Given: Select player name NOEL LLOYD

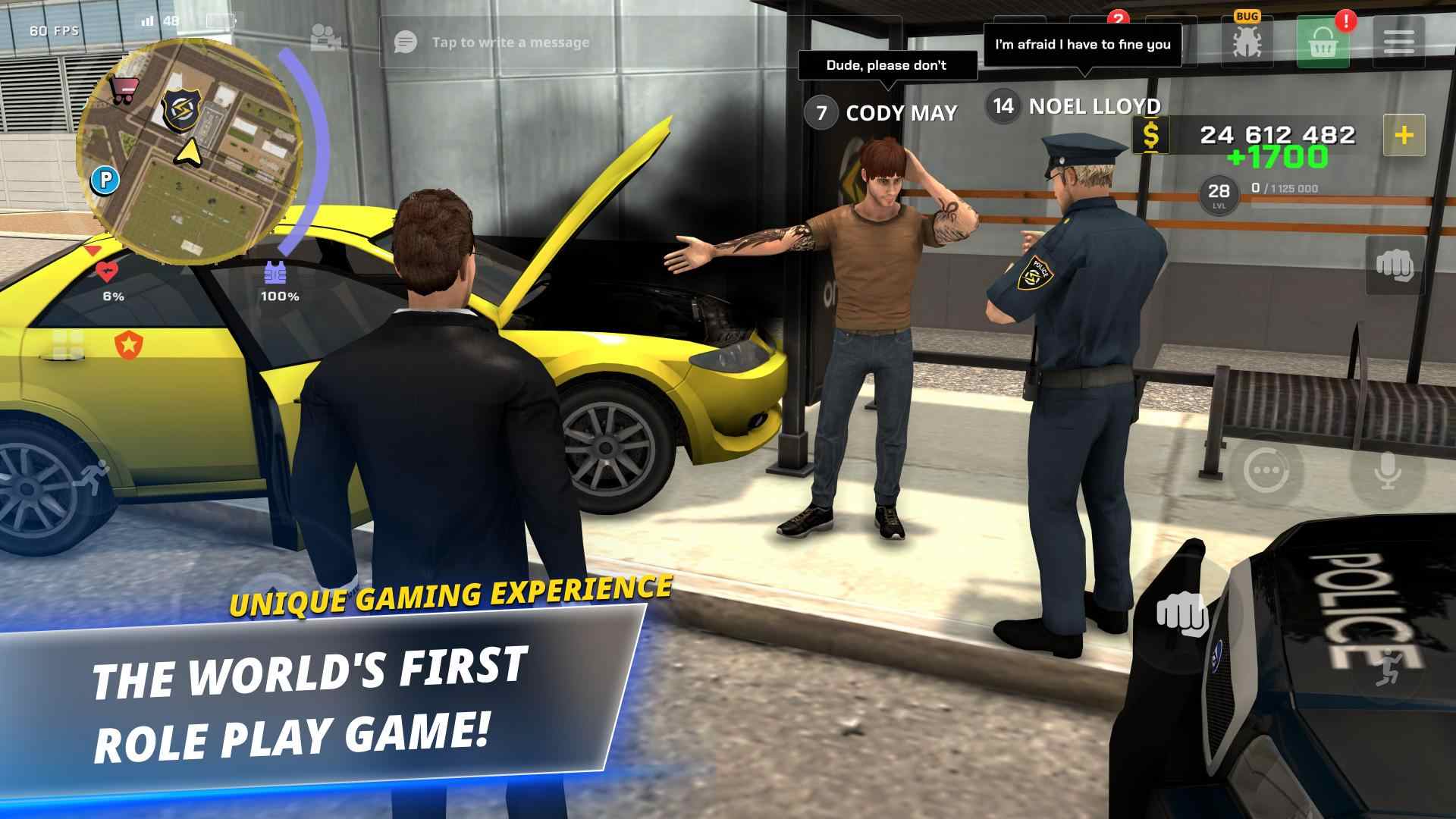Looking at the screenshot, I should click(x=1094, y=108).
